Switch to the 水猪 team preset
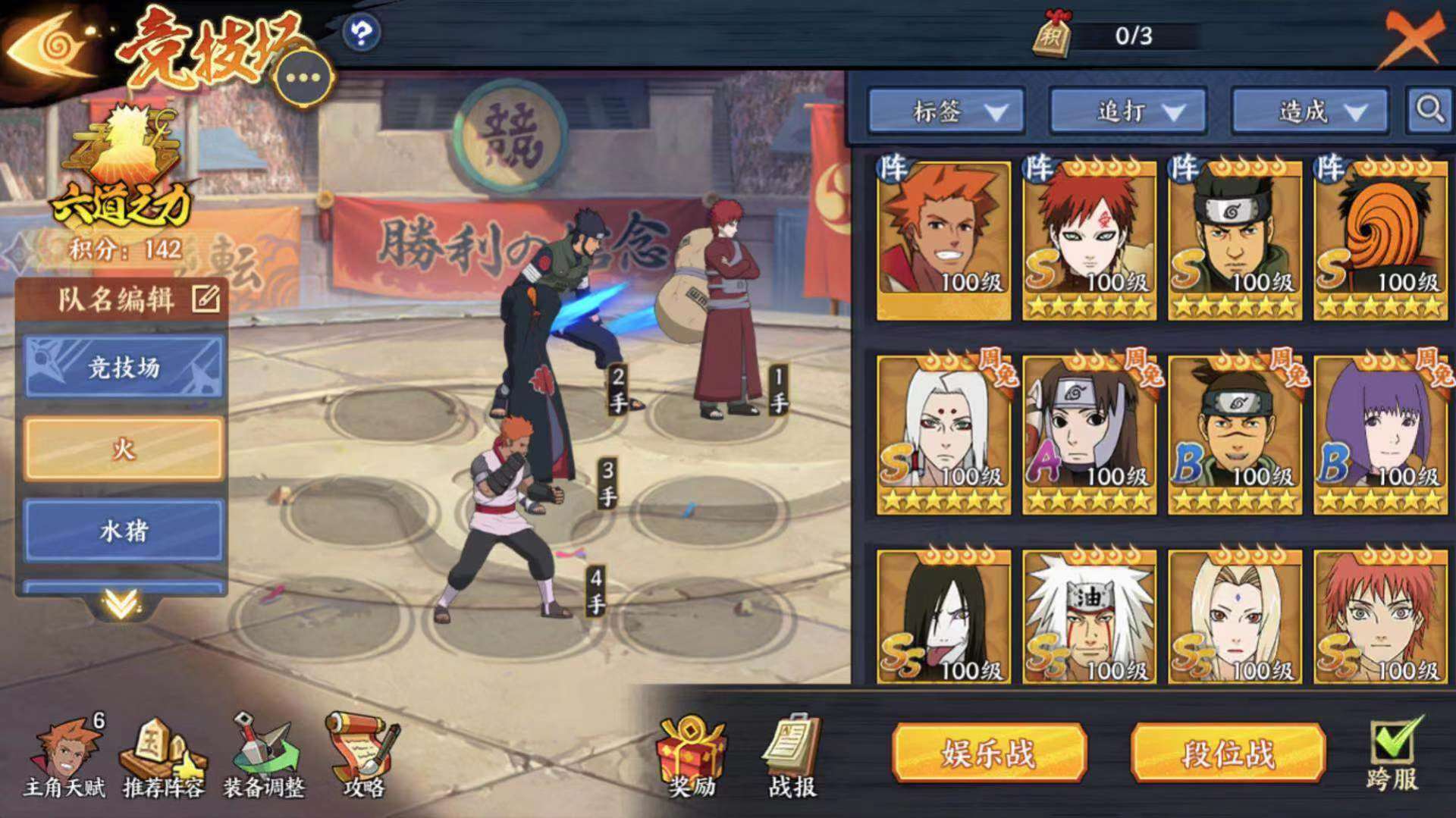 pos(124,530)
